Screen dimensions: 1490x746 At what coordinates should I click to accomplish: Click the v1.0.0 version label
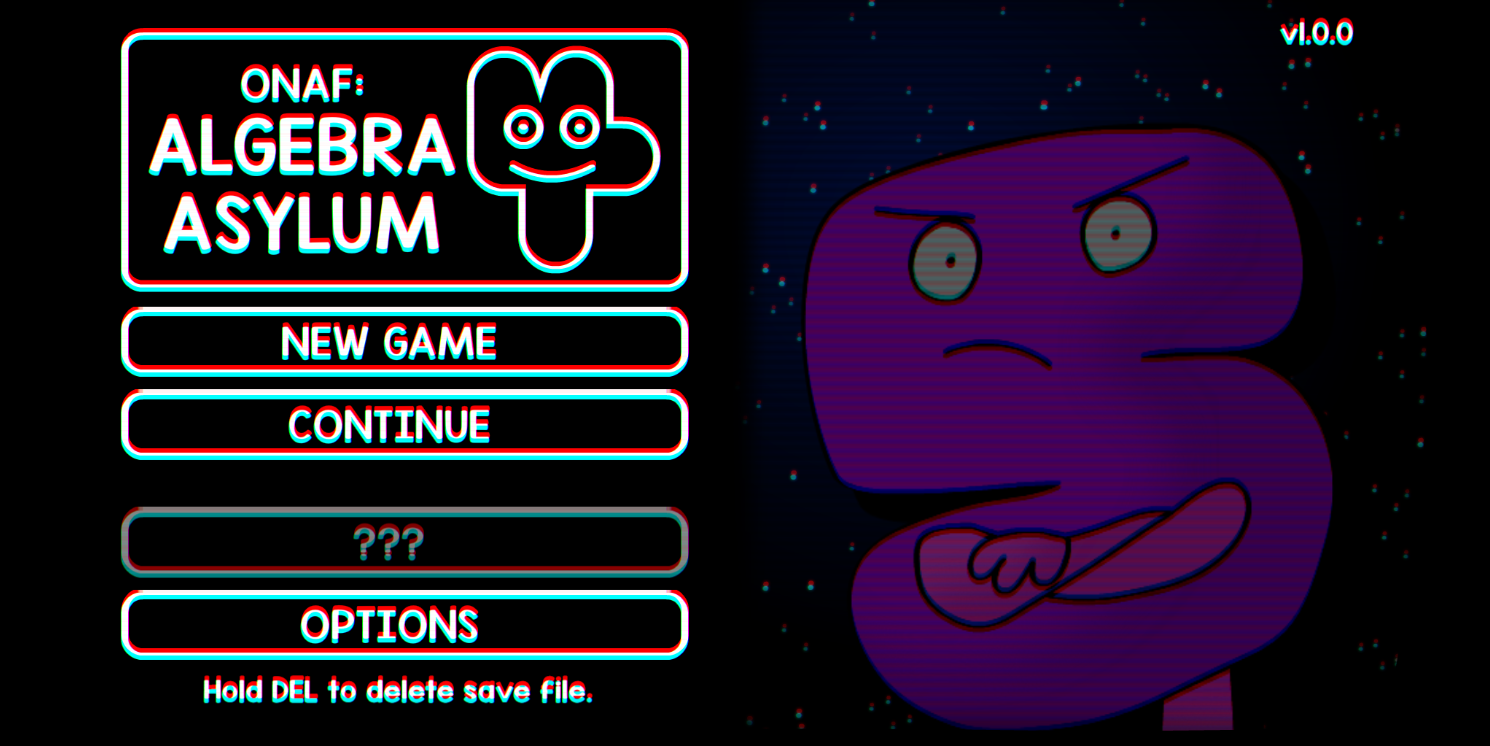[x=1316, y=33]
